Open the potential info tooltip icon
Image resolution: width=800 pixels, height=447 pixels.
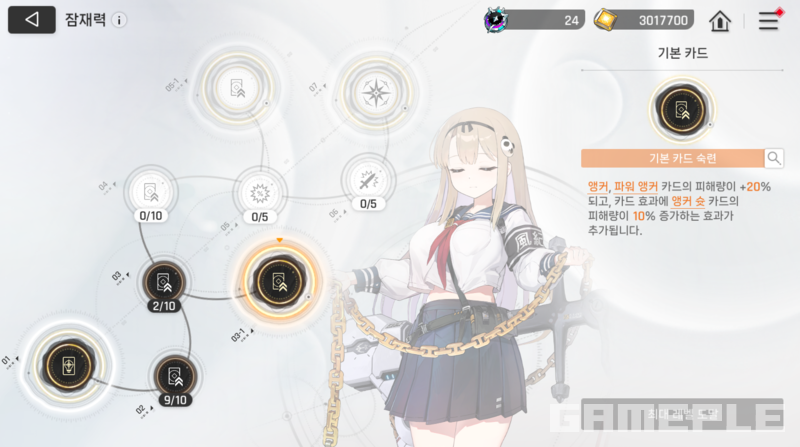tap(120, 20)
